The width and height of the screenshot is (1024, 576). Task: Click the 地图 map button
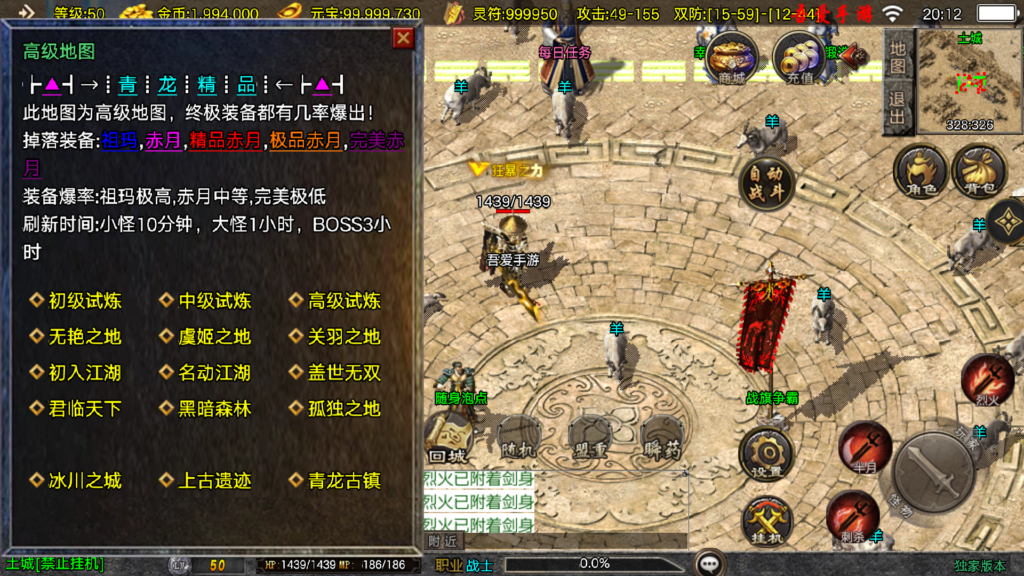pos(897,57)
